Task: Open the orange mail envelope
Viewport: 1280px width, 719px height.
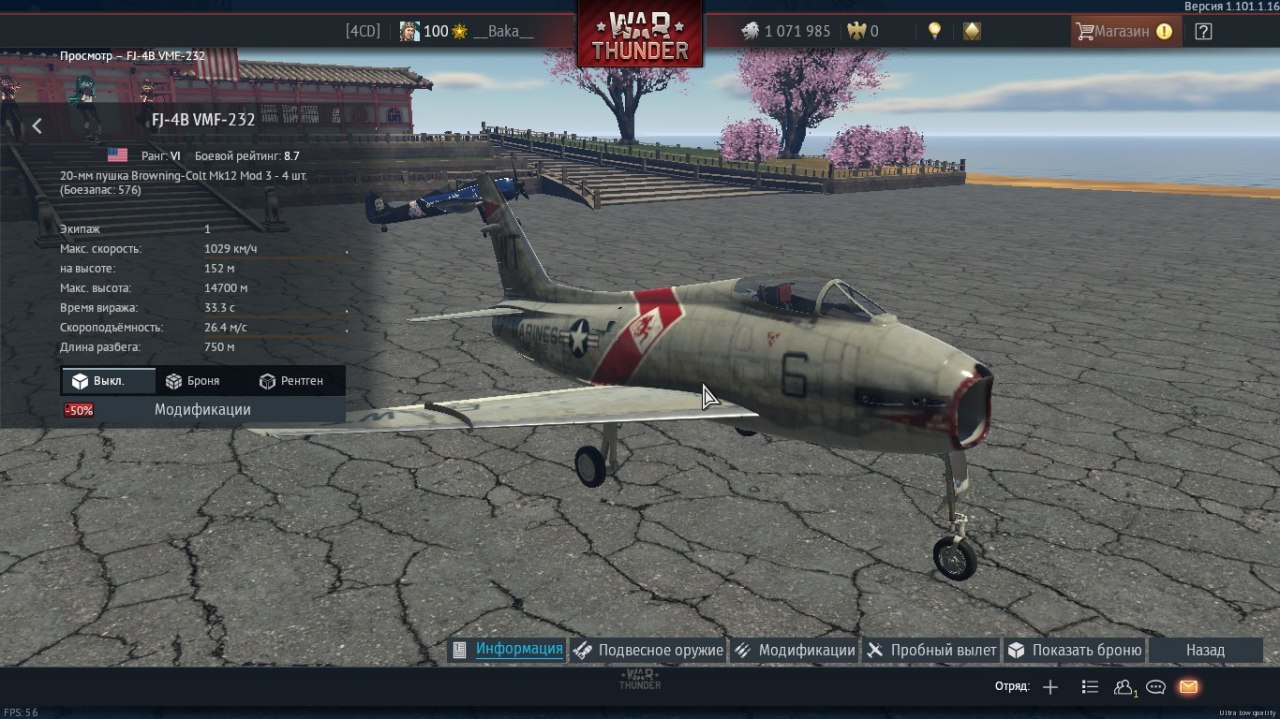Action: 1188,687
